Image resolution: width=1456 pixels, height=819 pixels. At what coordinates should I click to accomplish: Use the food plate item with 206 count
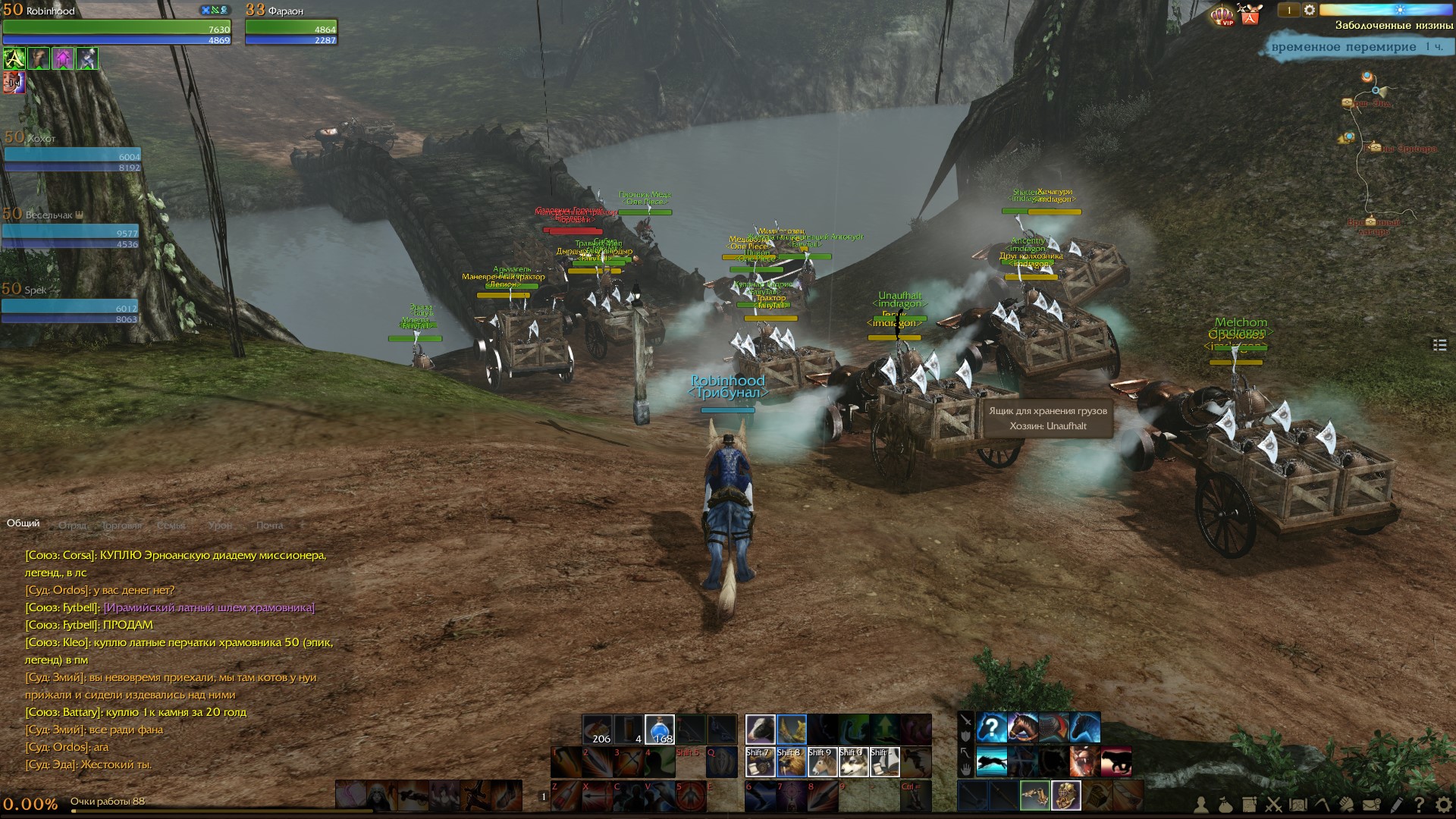click(598, 730)
